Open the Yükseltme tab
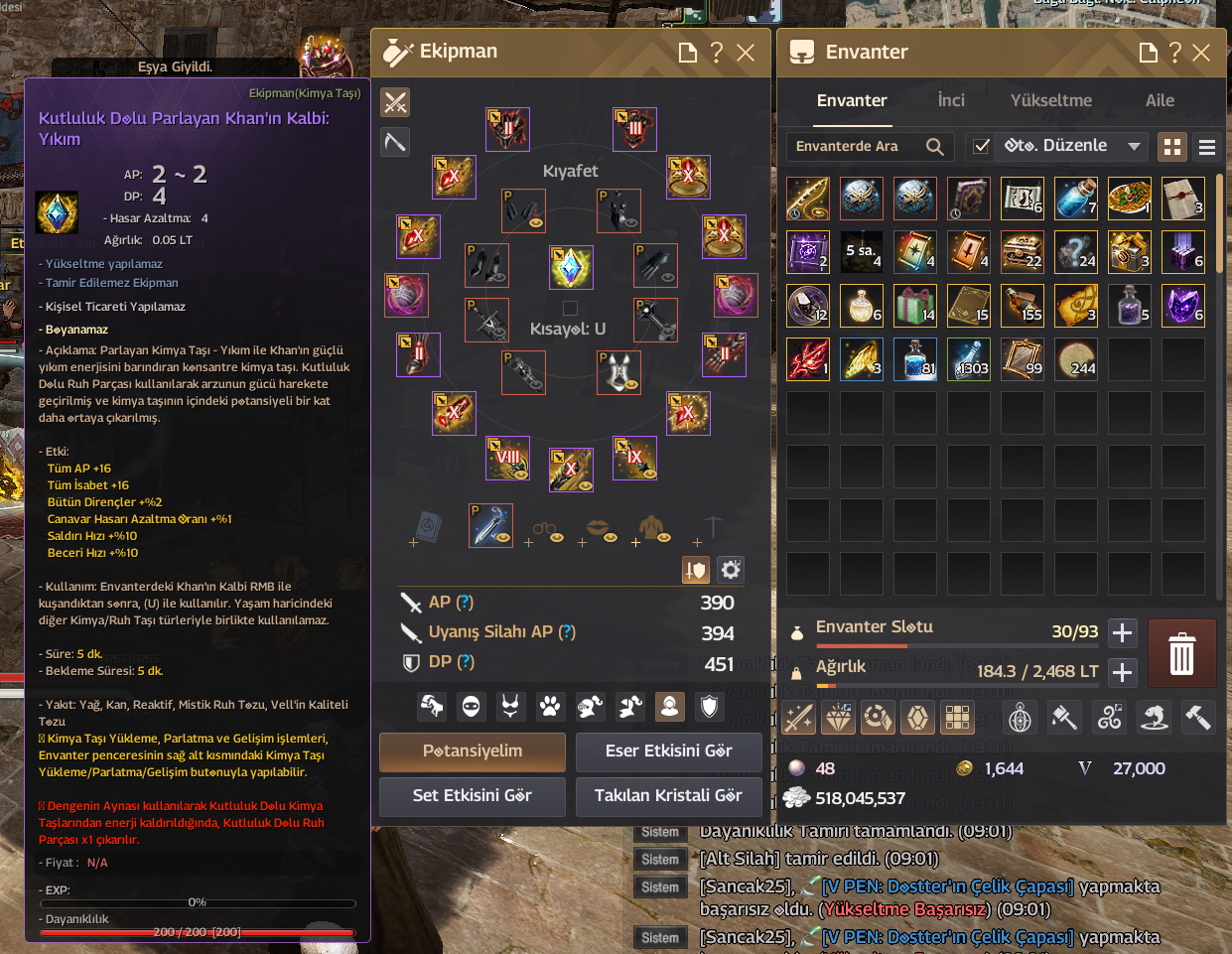1232x954 pixels. (x=1050, y=100)
